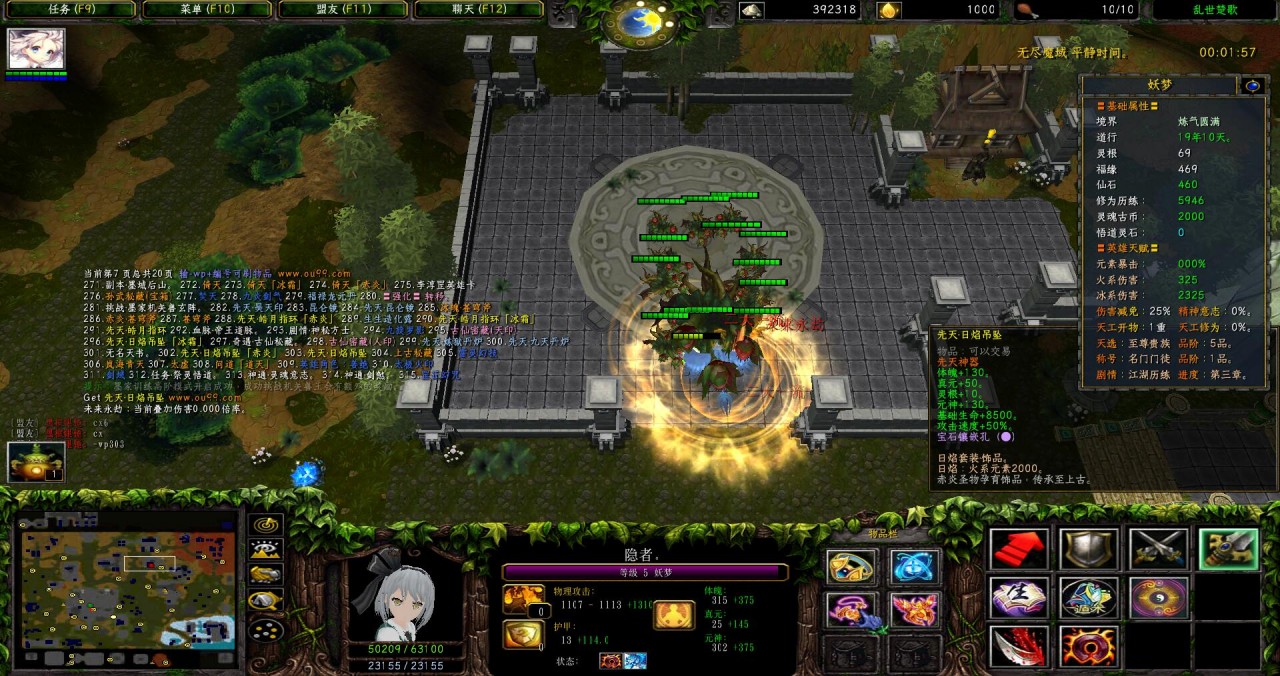This screenshot has height=676, width=1280.
Task: Open the 任务 (F9) quests menu
Action: click(x=71, y=10)
